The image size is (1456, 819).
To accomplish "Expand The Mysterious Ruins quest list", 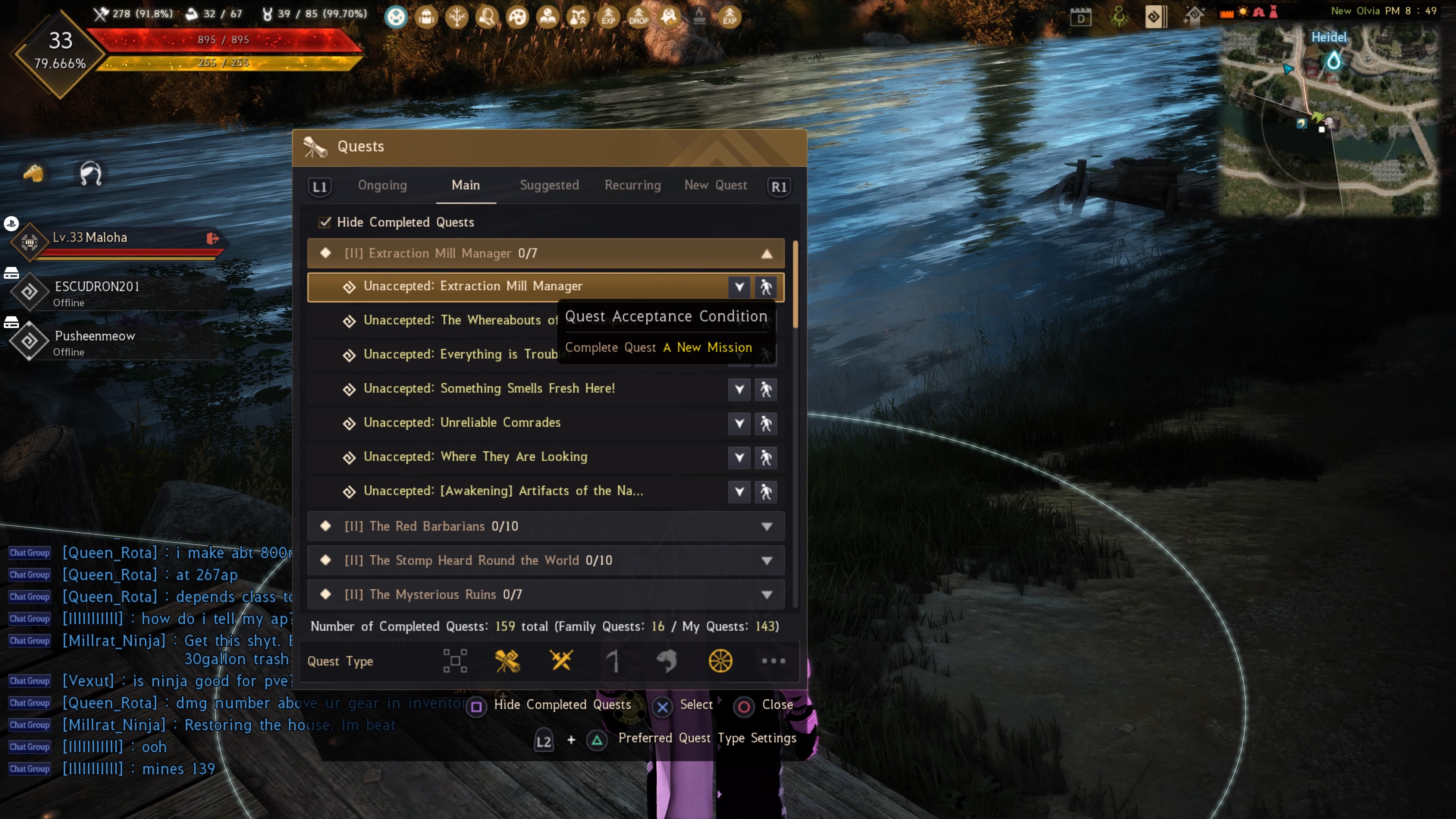I will tap(767, 595).
